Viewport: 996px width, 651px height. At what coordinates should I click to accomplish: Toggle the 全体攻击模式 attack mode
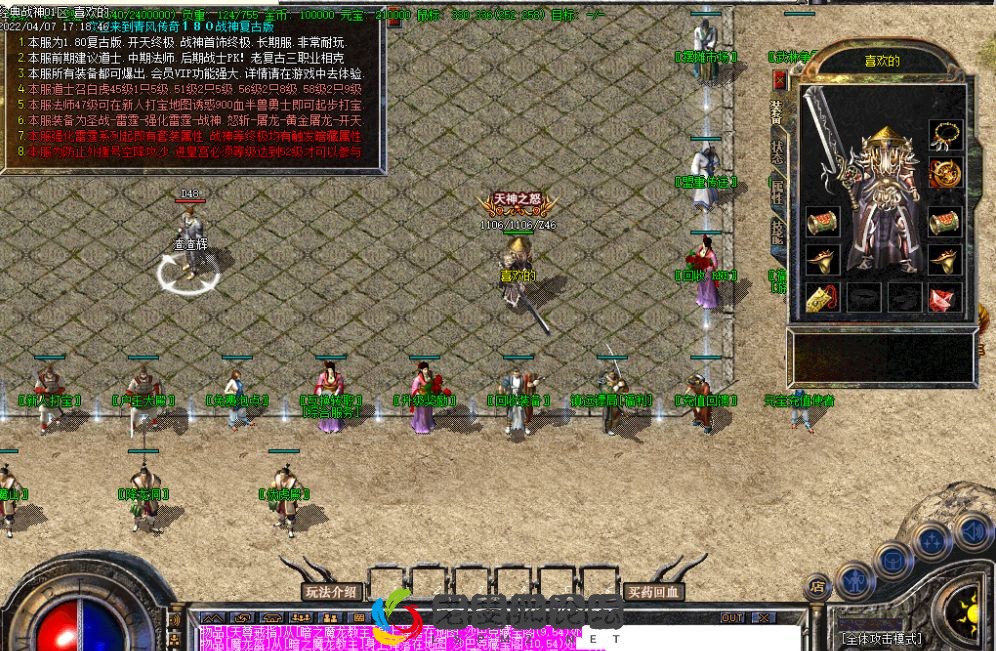pos(881,638)
